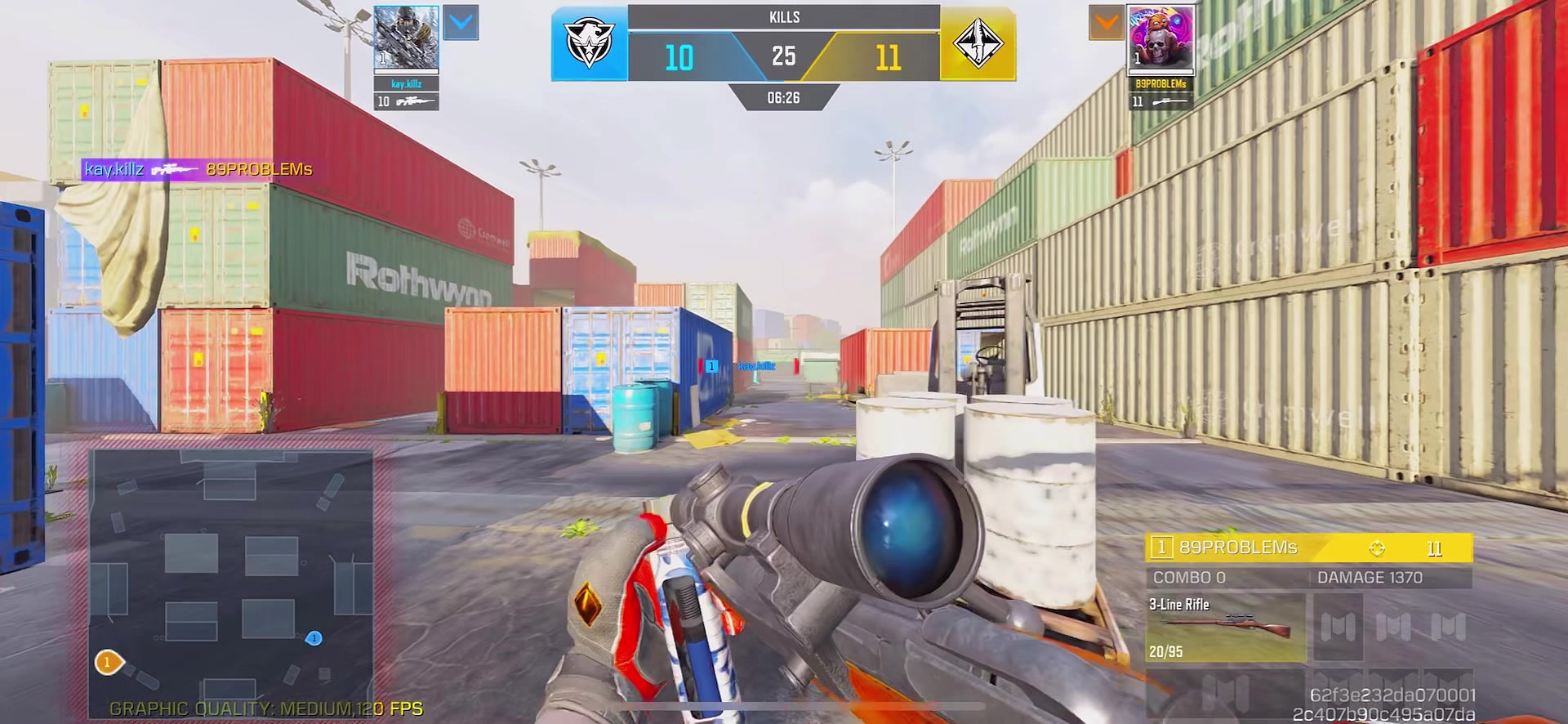Screen dimensions: 1568x724
Task: Click the blue team wolf emblem
Action: click(x=589, y=45)
